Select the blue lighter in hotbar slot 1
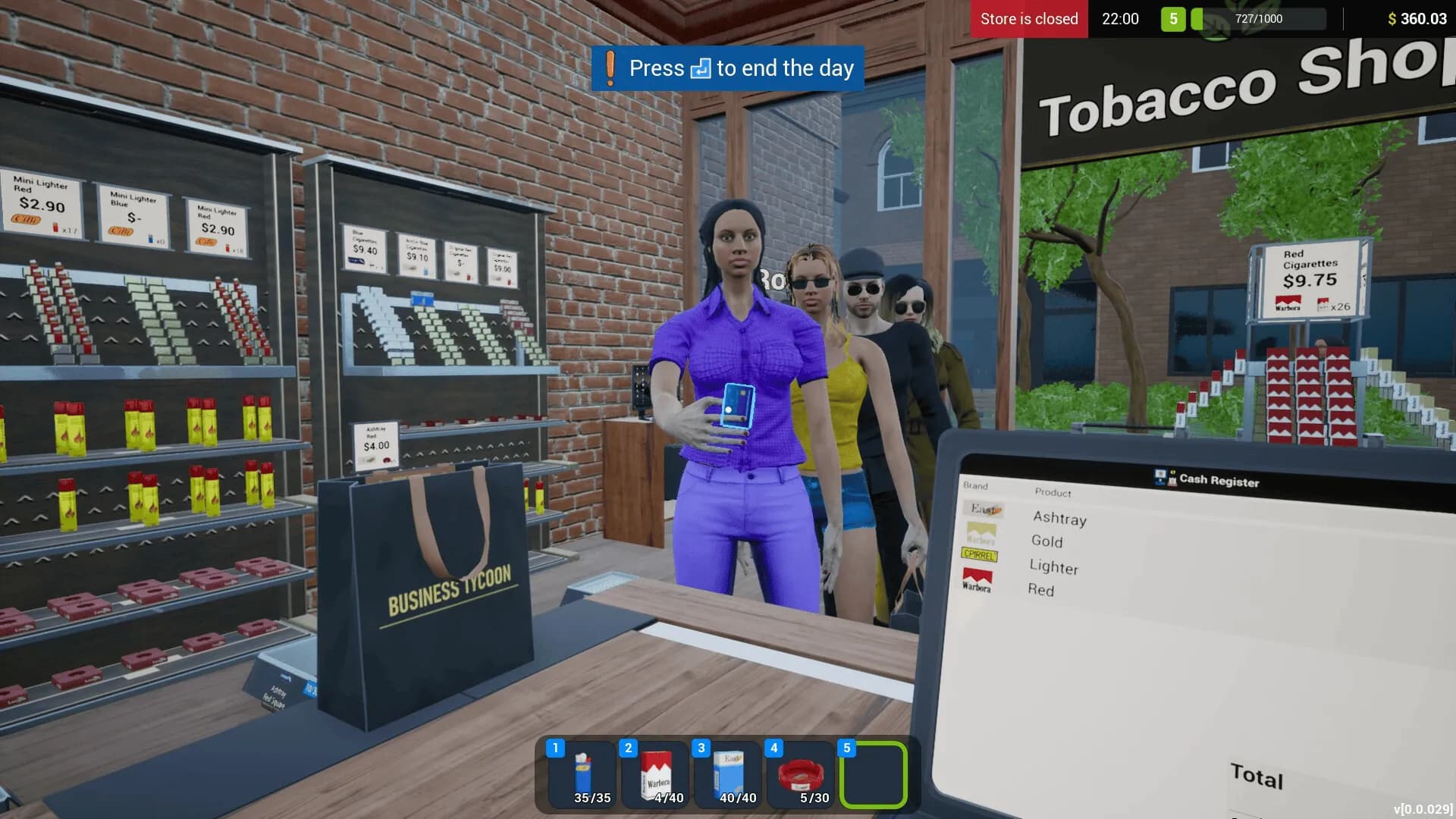1456x819 pixels. click(579, 775)
